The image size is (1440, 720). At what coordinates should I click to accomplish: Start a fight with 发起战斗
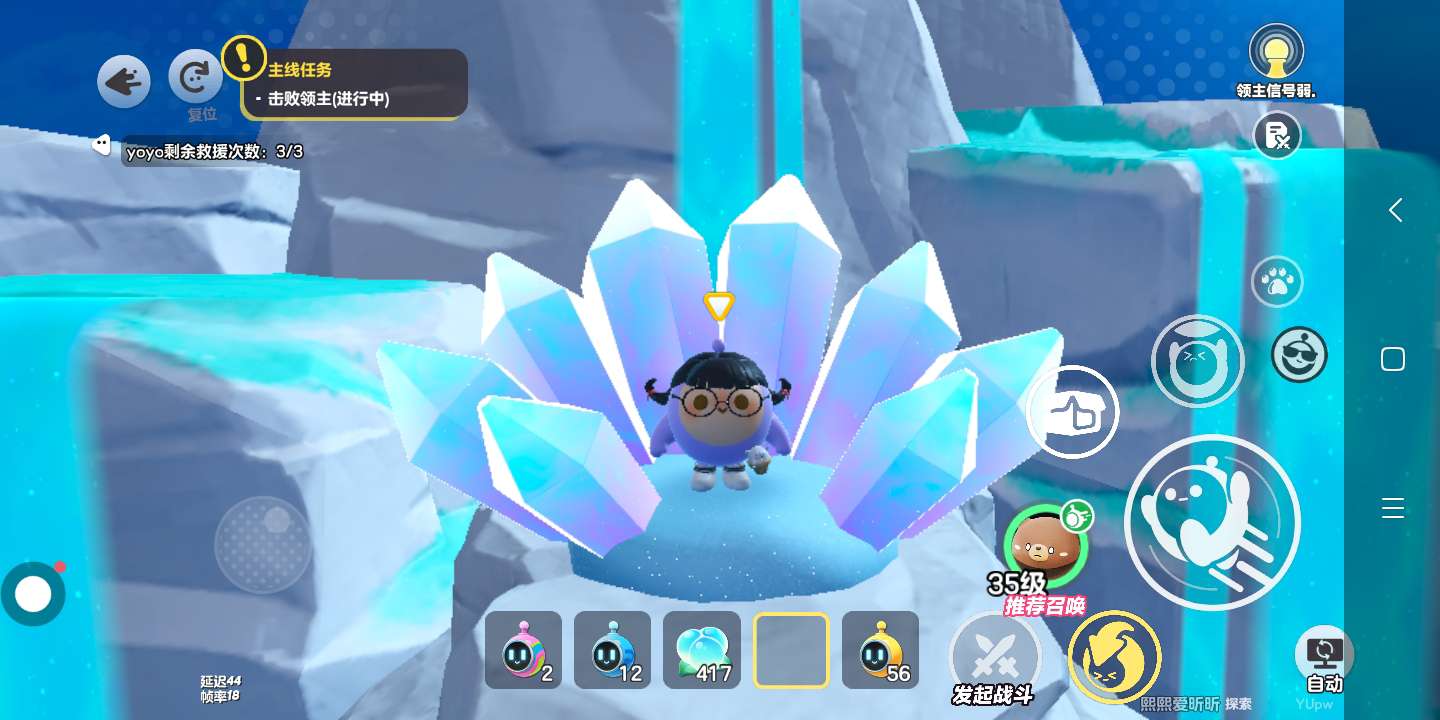tap(994, 658)
